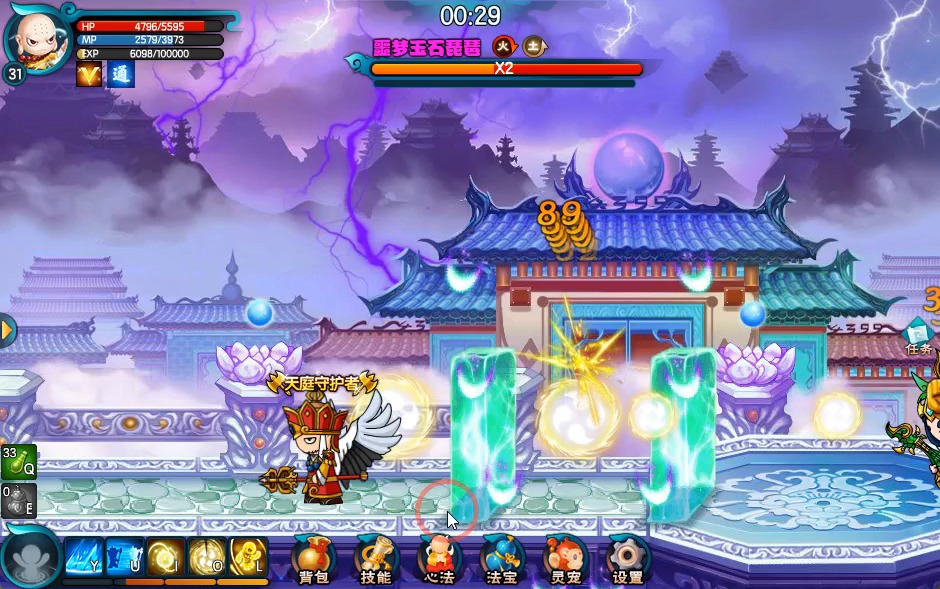Viewport: 940px width, 589px height.
Task: Activate the blue slash Y skill
Action: (x=83, y=557)
